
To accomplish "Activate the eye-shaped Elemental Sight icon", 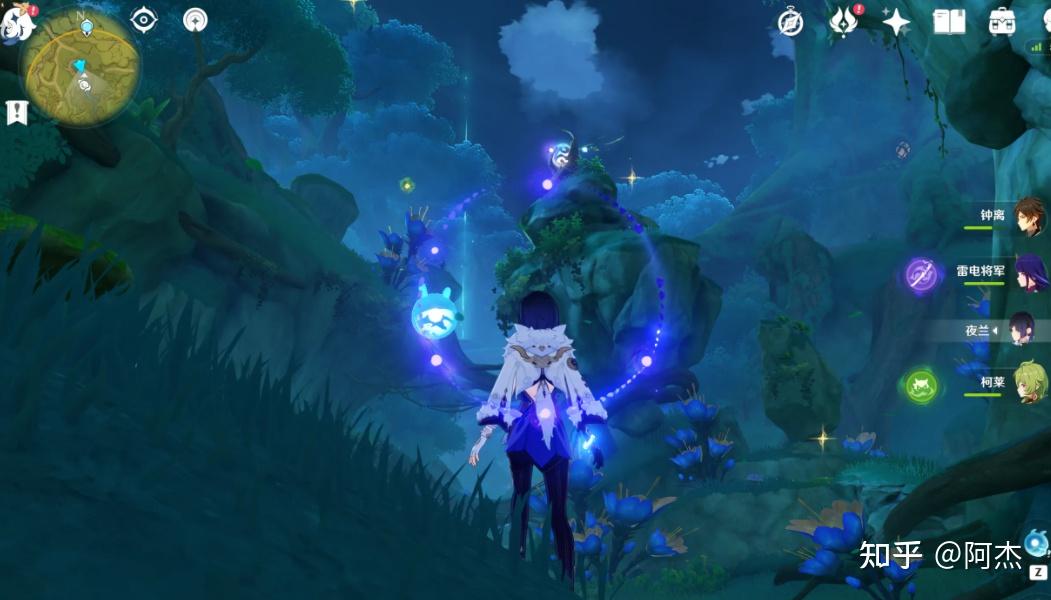I will click(145, 19).
